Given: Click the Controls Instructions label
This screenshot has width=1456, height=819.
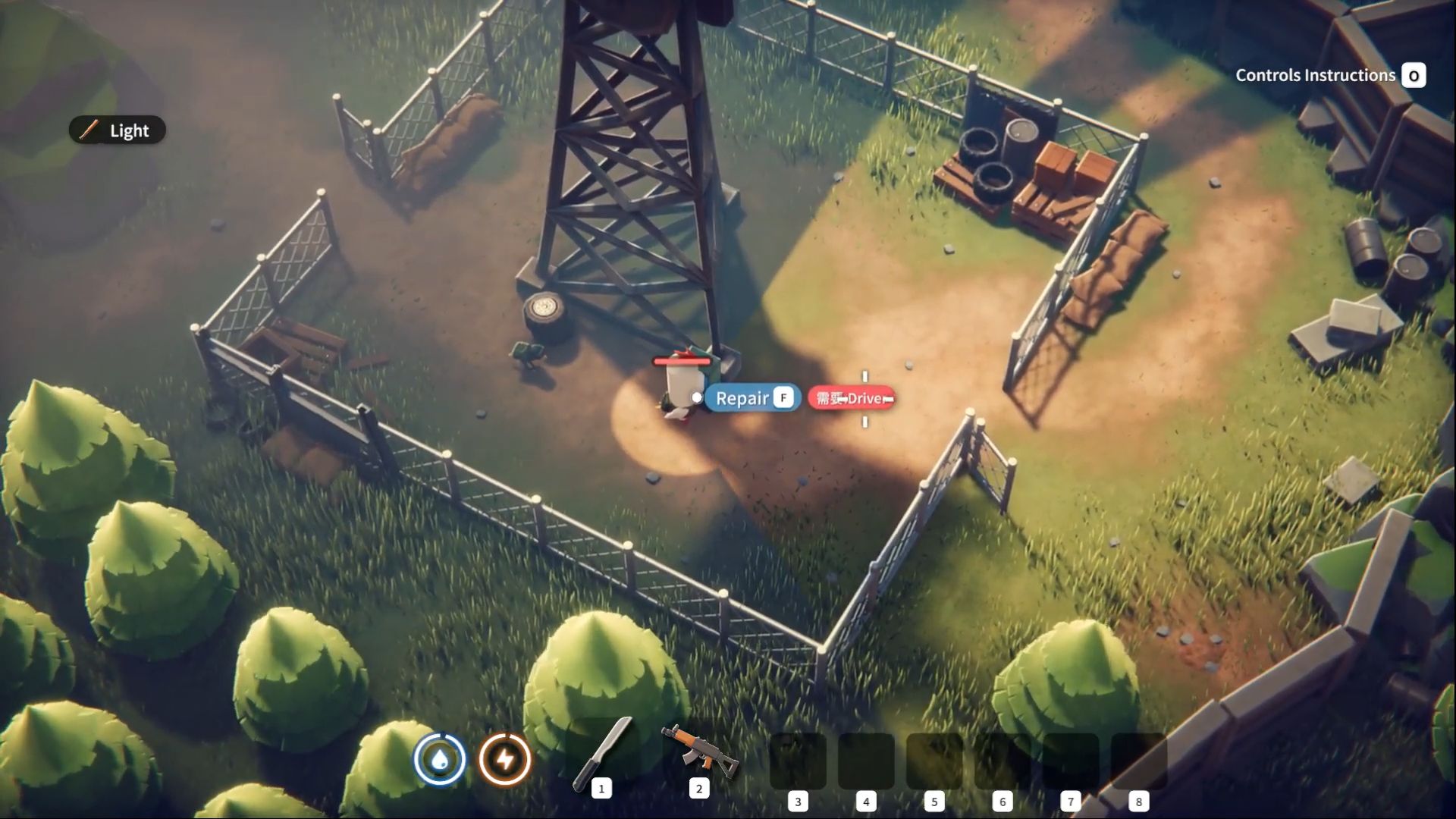Looking at the screenshot, I should [1316, 75].
